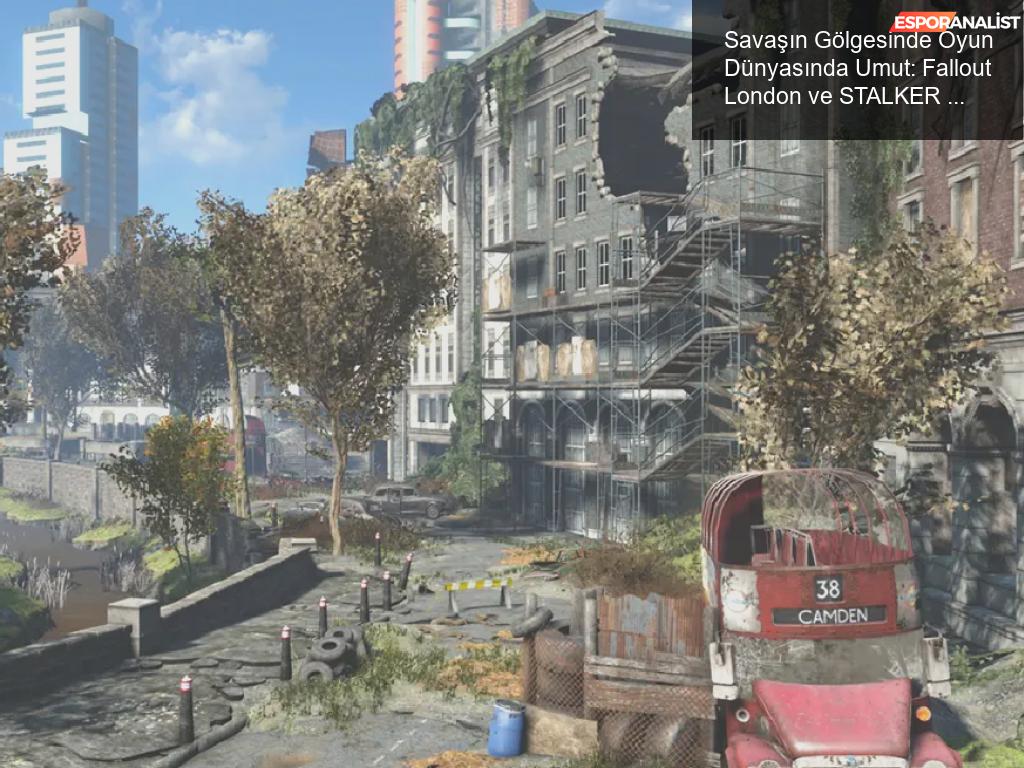Screen dimensions: 1024x768
Task: Click the ESPORANALIST logo
Action: click(955, 20)
